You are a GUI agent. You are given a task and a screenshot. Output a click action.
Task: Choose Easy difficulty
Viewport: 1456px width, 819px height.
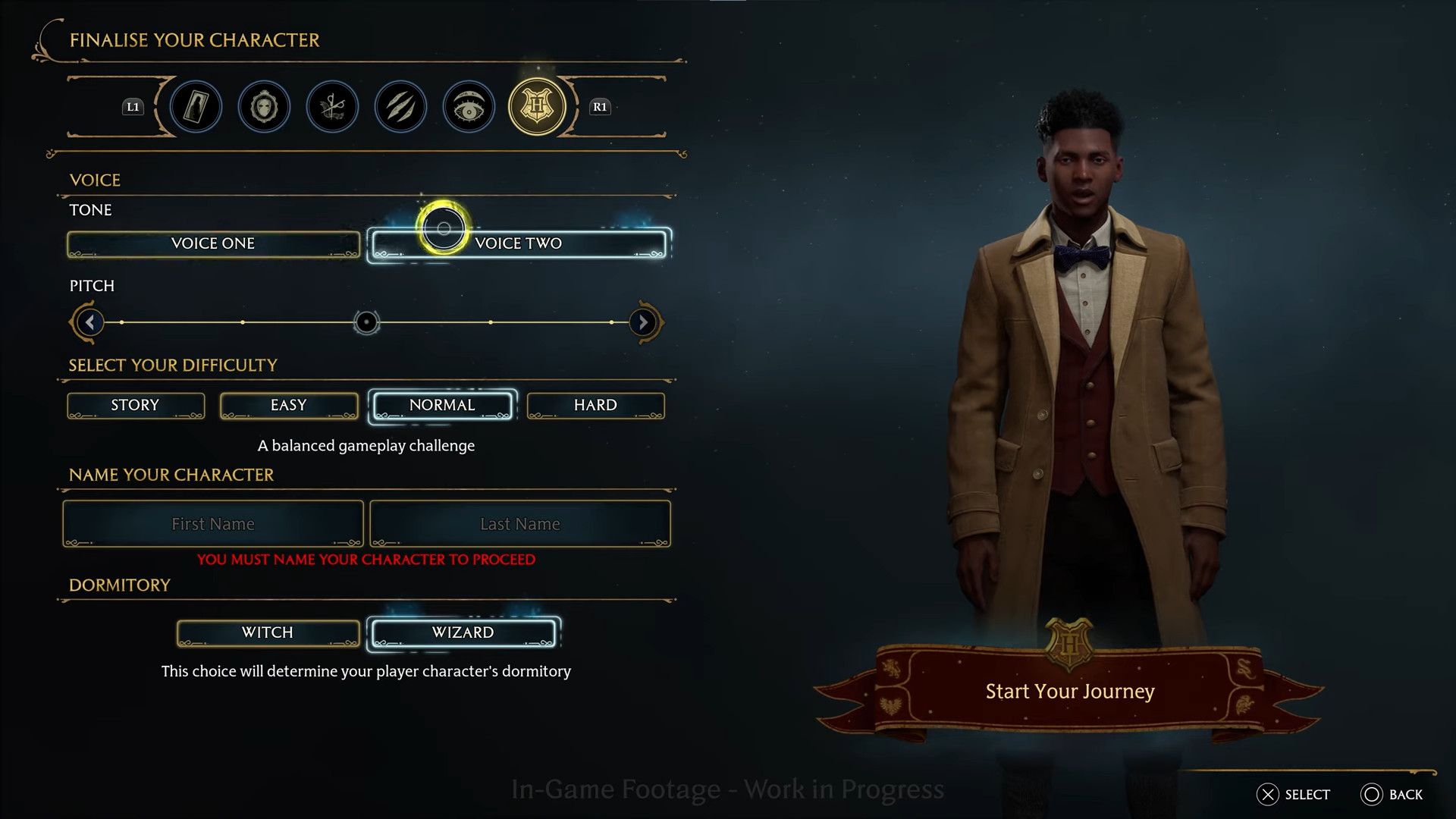click(x=289, y=406)
